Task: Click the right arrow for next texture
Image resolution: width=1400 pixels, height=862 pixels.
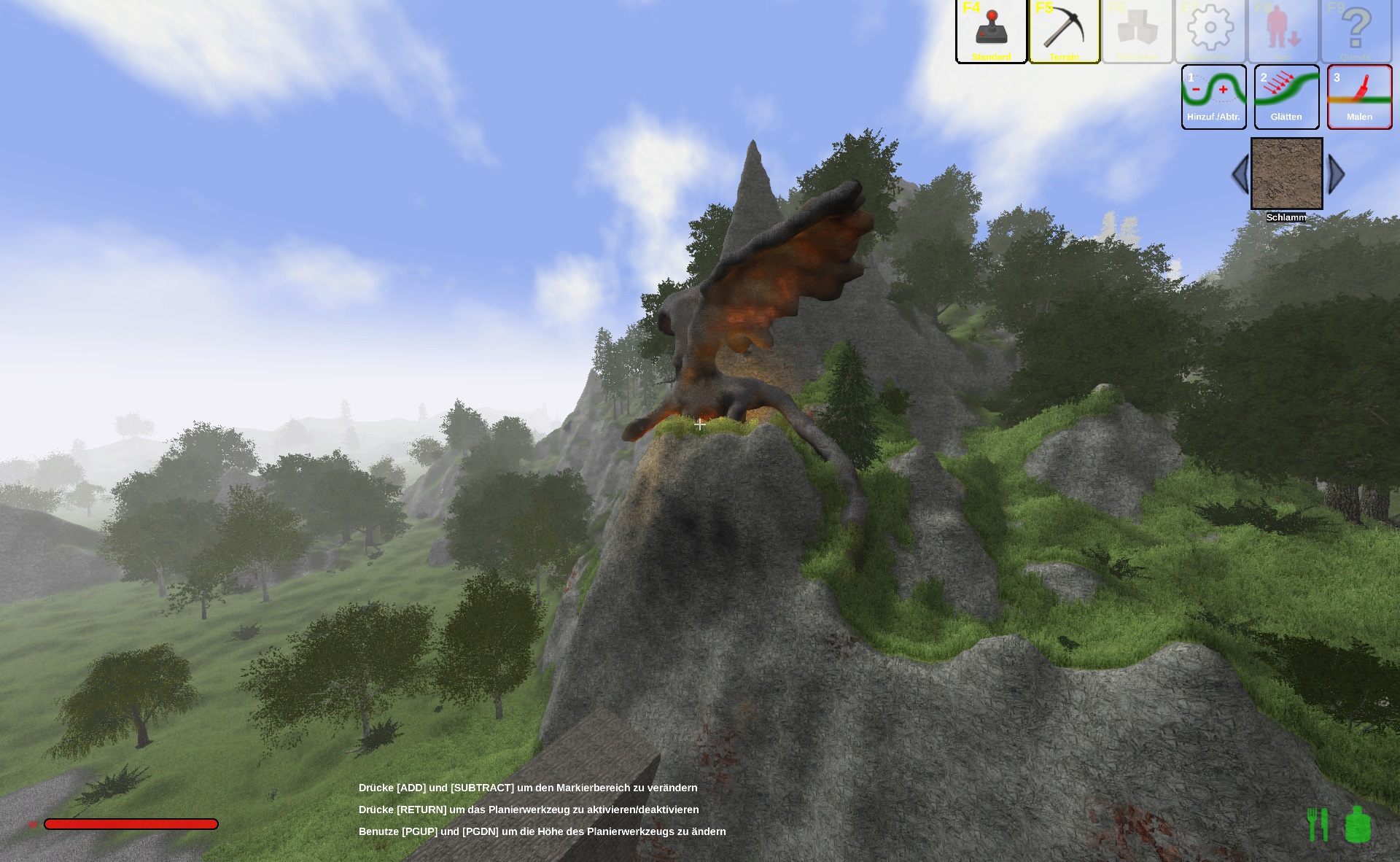Action: point(1336,174)
